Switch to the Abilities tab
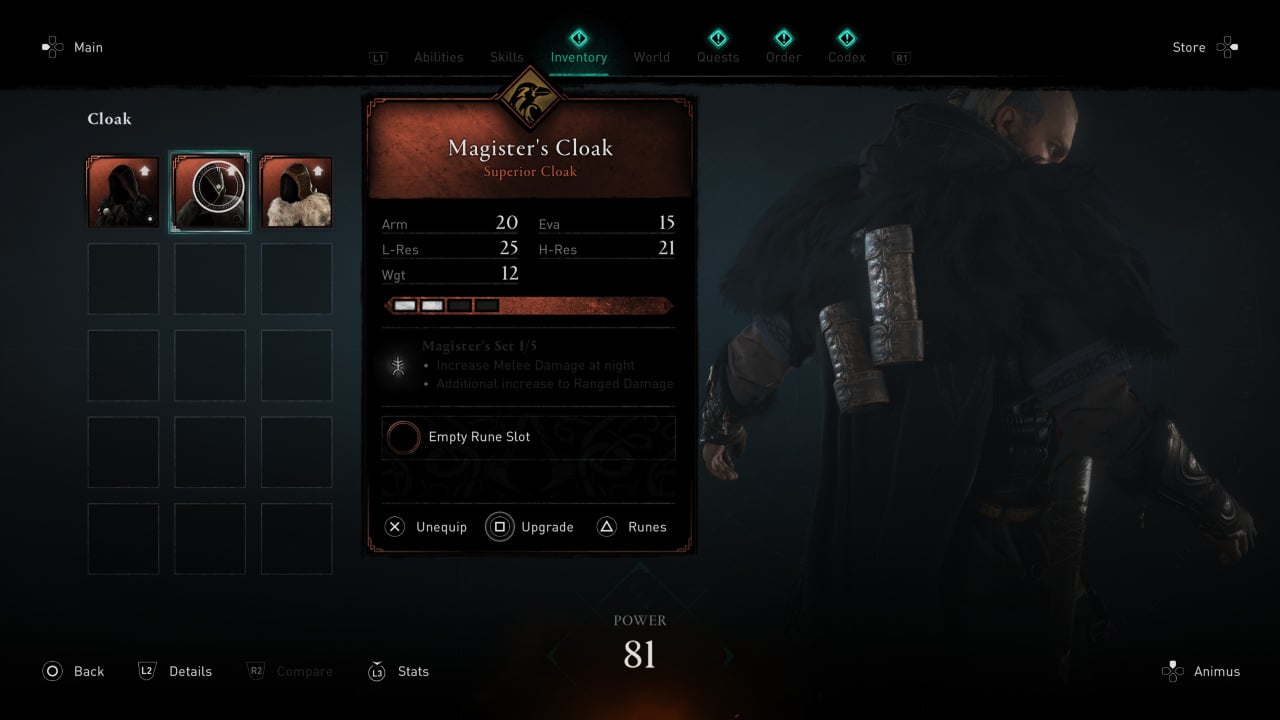The height and width of the screenshot is (720, 1280). (x=438, y=57)
